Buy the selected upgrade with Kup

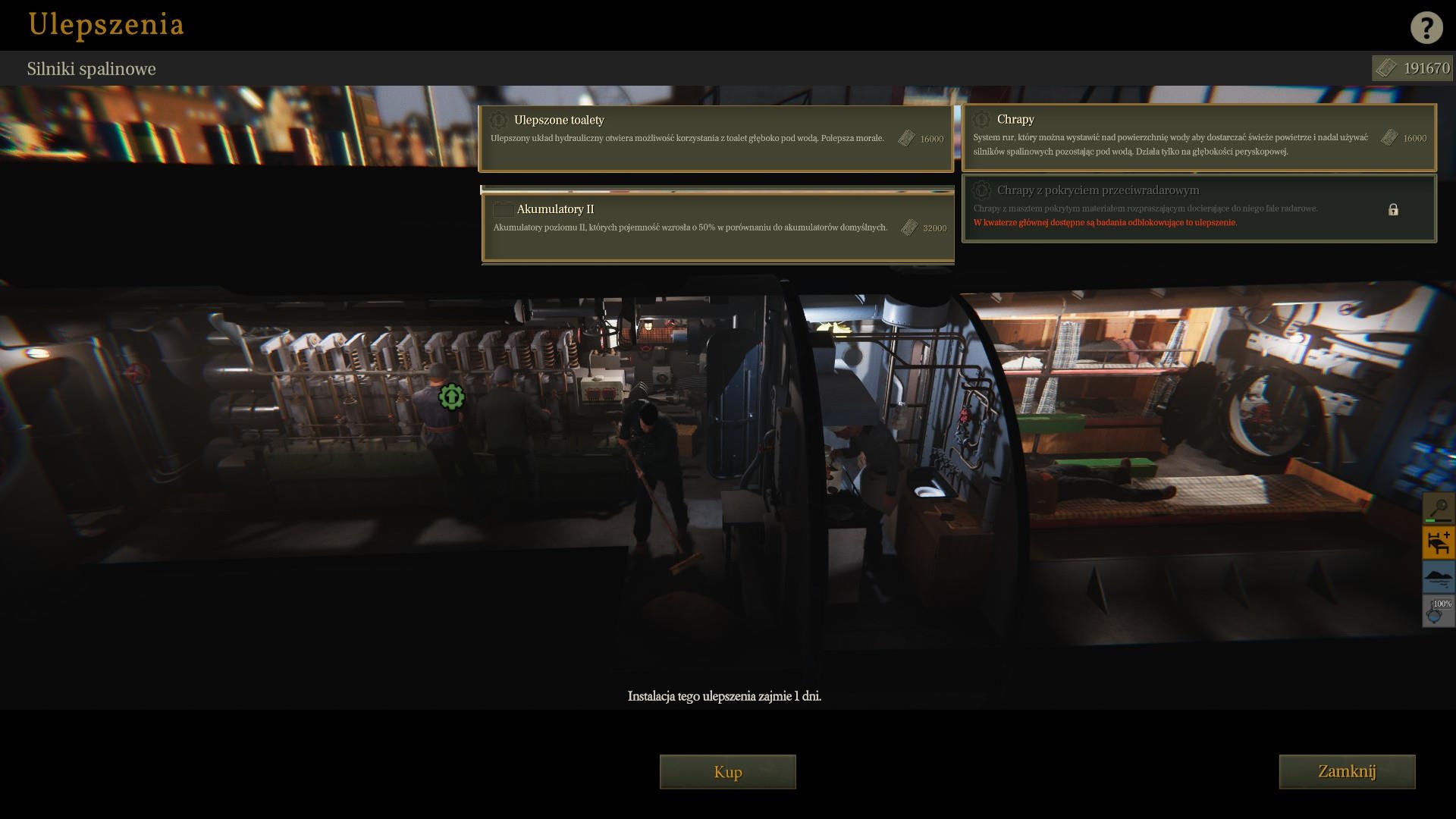coord(727,771)
